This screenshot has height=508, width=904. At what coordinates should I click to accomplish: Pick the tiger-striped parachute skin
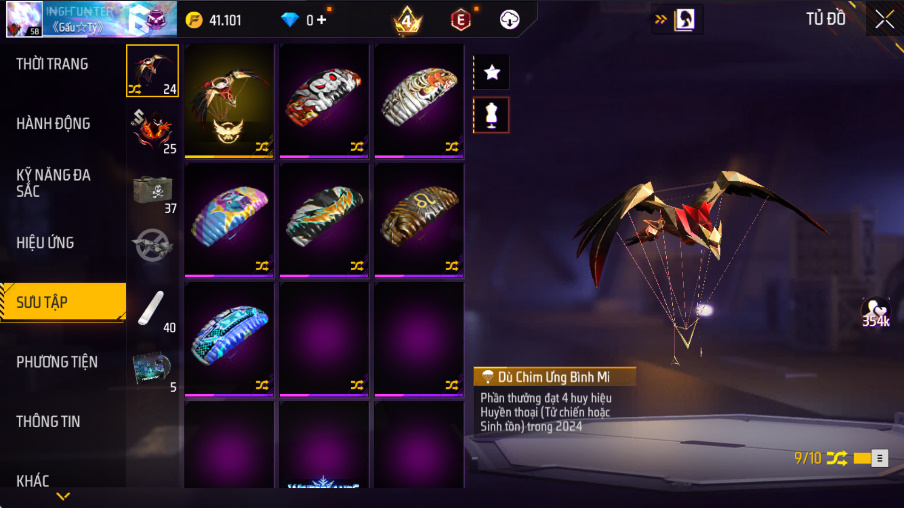tap(419, 99)
